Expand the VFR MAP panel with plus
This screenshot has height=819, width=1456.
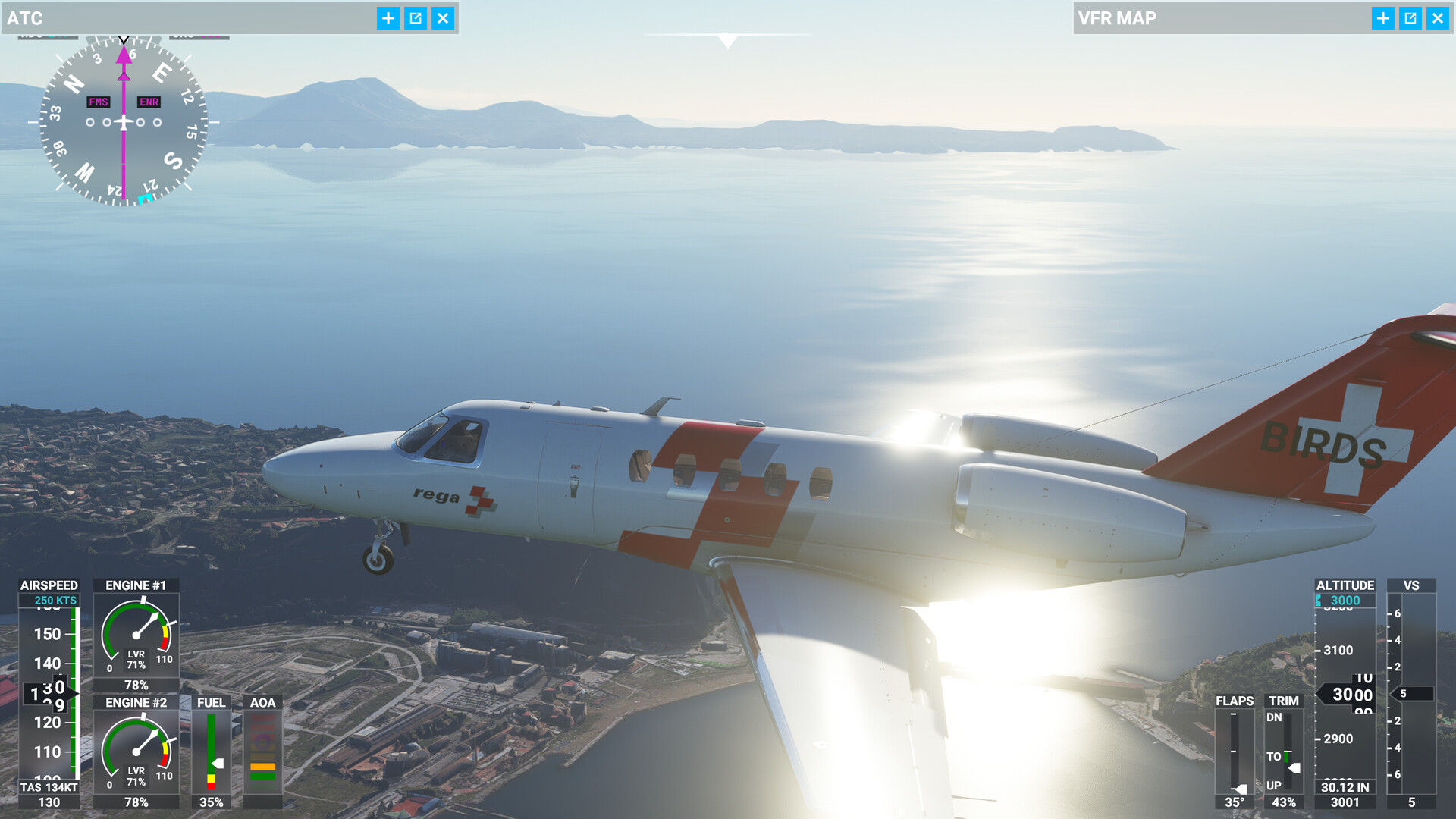1383,18
